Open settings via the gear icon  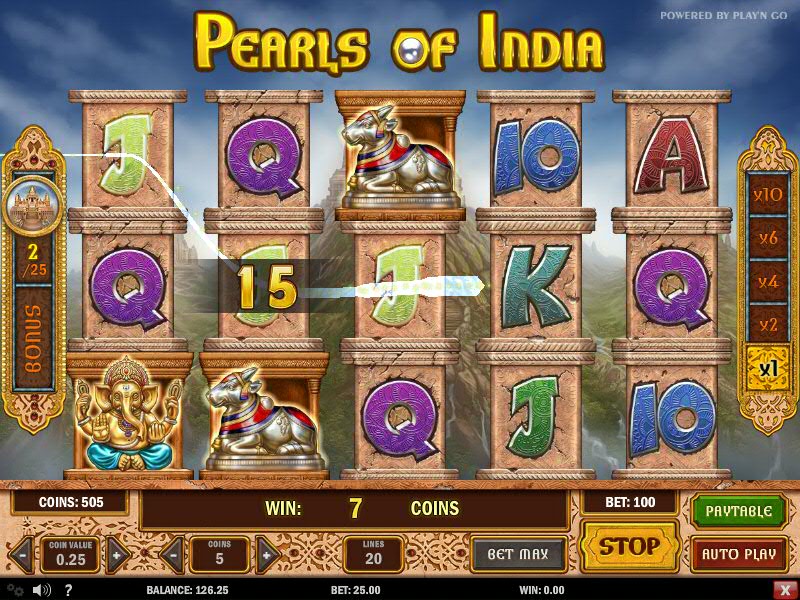point(15,590)
